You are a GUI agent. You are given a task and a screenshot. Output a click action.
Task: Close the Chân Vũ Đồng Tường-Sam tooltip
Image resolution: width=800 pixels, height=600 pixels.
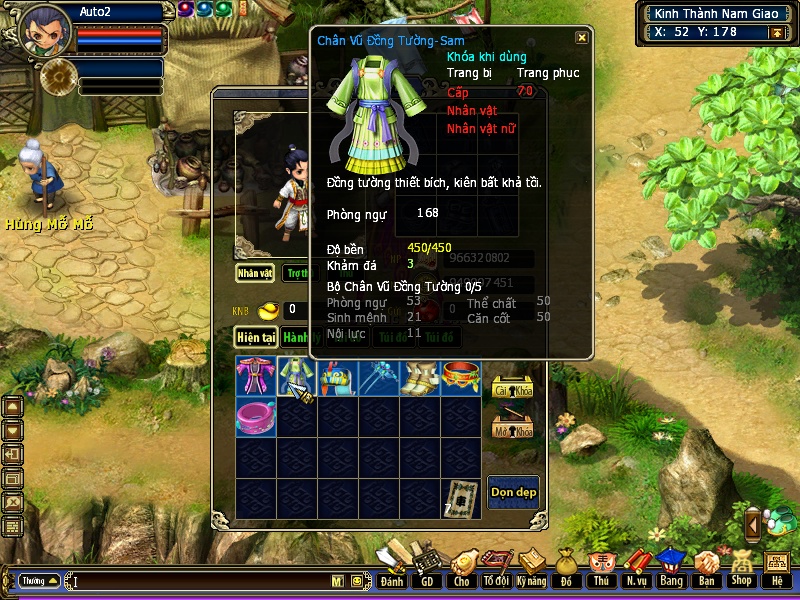tap(581, 38)
